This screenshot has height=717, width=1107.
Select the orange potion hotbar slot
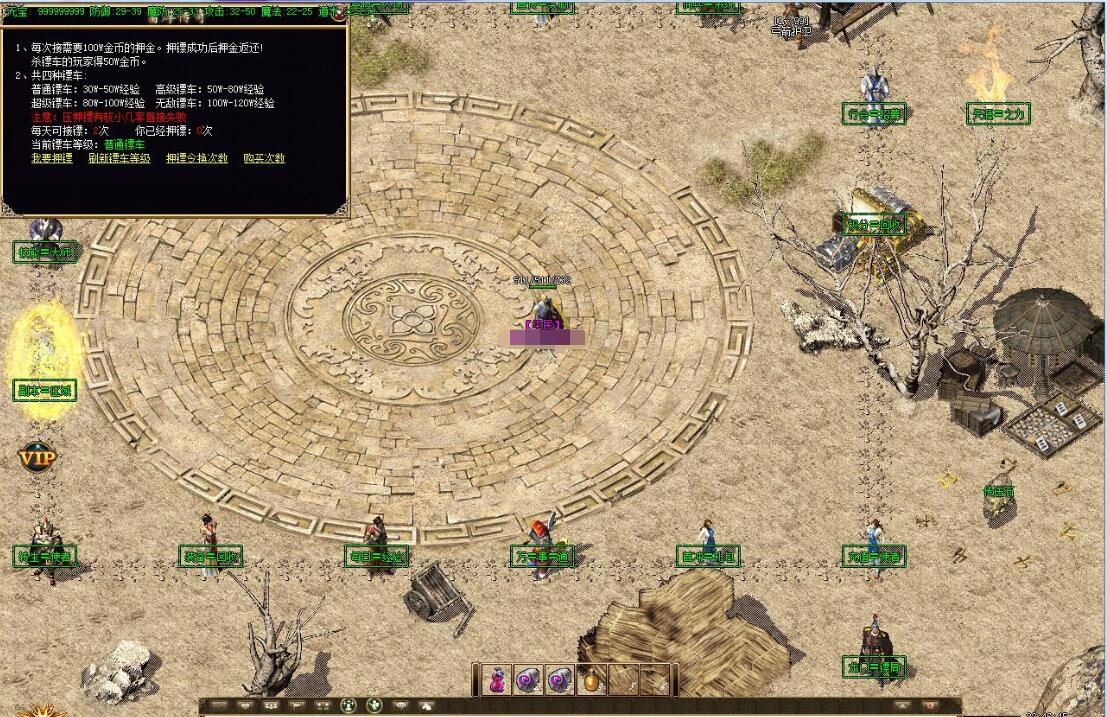(591, 680)
